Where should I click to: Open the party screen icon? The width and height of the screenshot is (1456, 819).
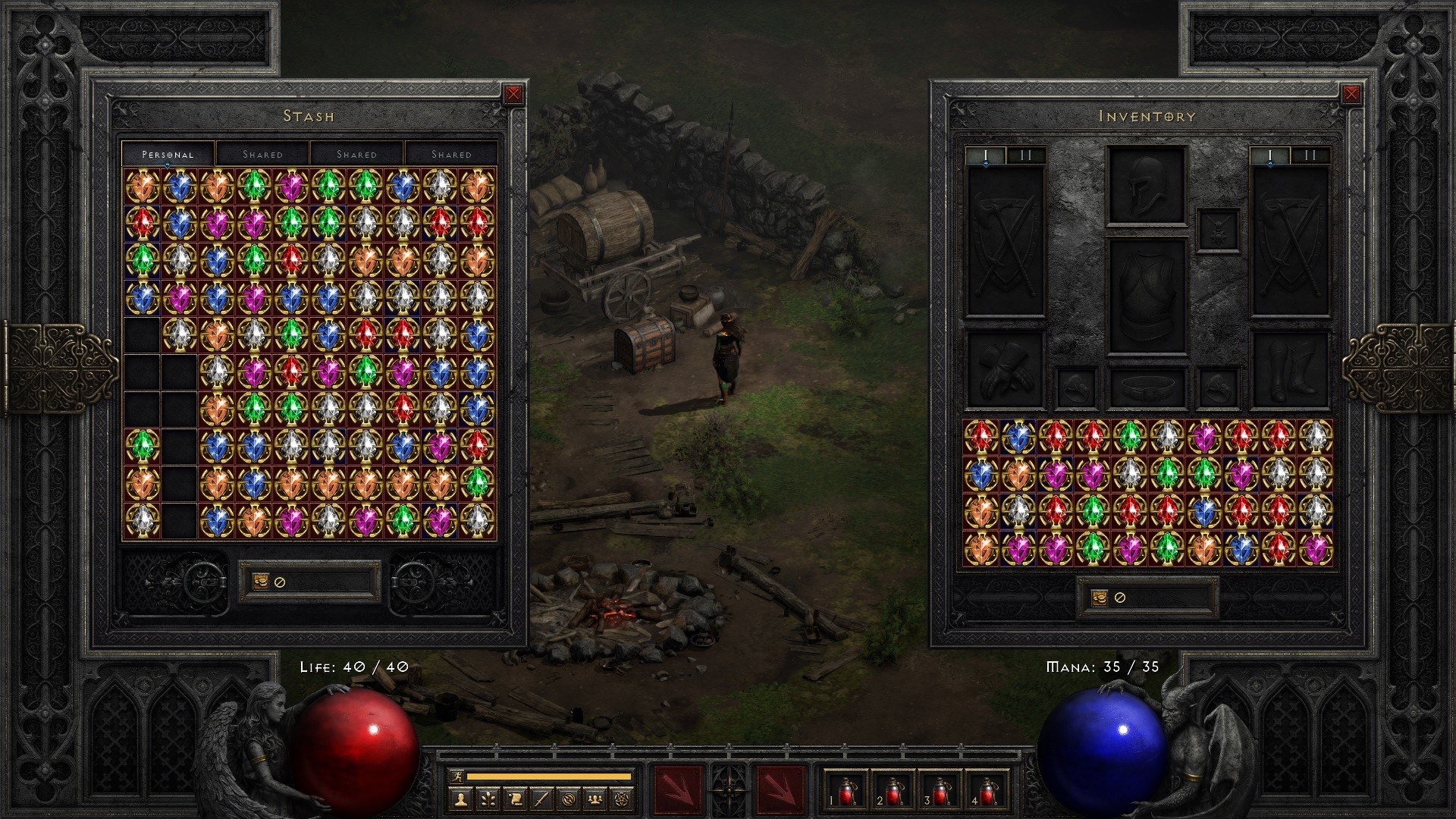[x=594, y=801]
